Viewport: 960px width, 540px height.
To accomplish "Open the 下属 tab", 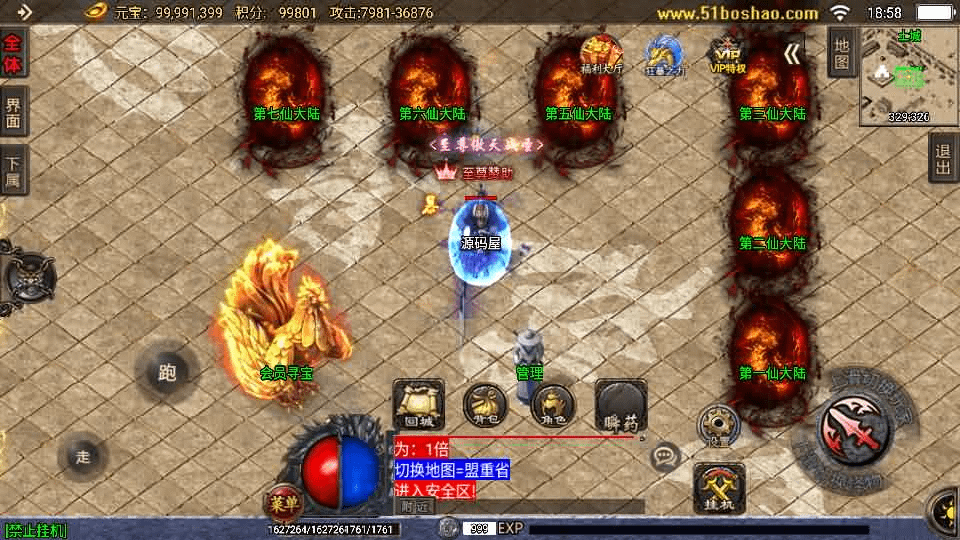I will click(x=14, y=170).
